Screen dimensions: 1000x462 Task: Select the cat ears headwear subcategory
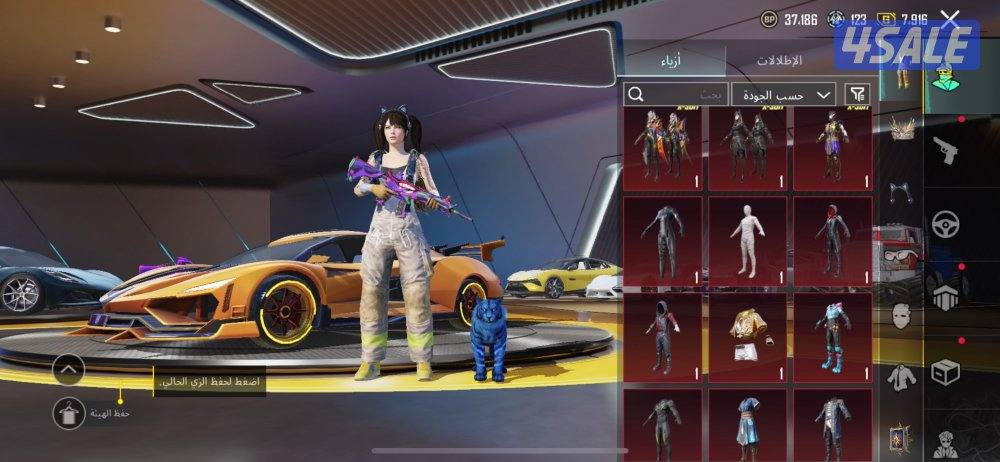pos(901,190)
